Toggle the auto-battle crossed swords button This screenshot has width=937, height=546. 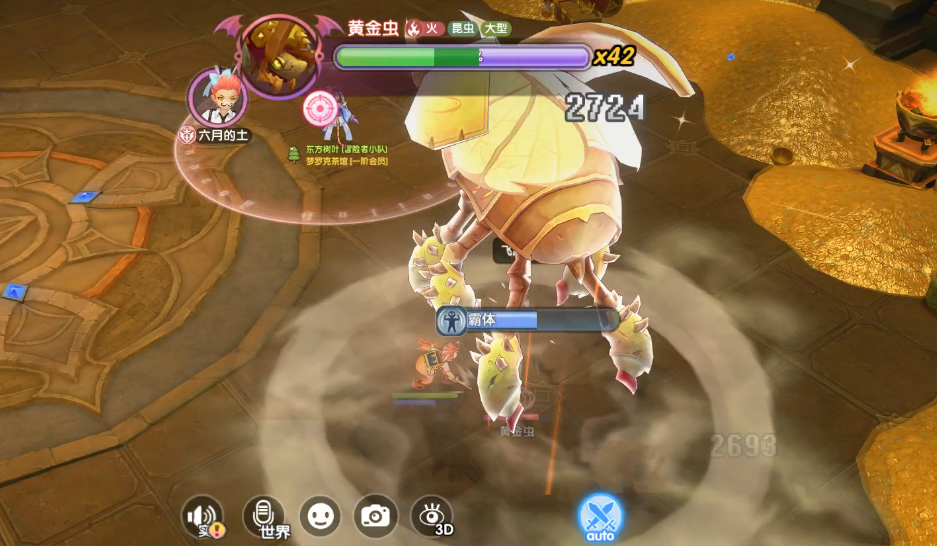pos(600,516)
